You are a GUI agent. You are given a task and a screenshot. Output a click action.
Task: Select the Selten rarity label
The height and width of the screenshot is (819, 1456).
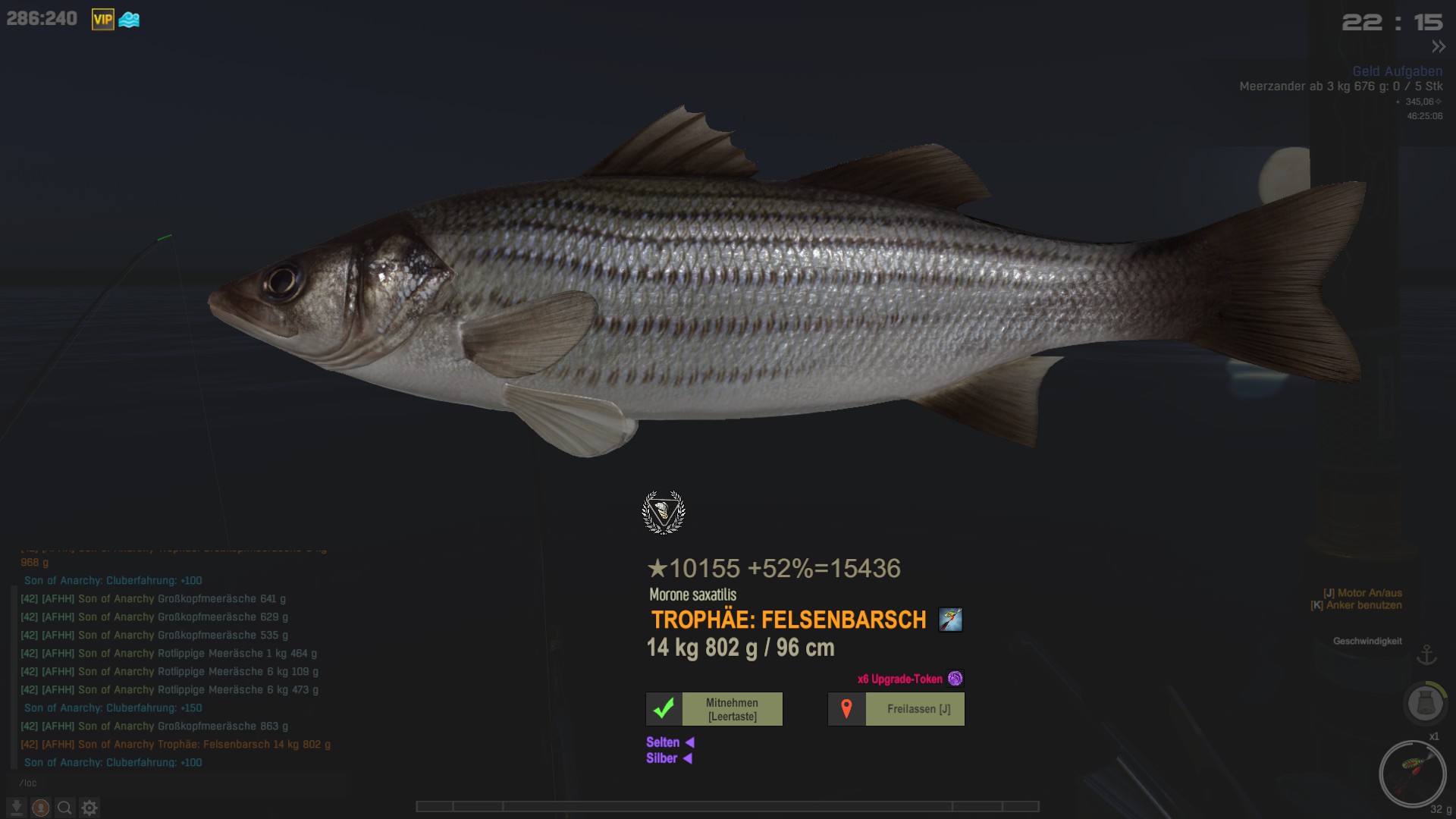coord(663,742)
